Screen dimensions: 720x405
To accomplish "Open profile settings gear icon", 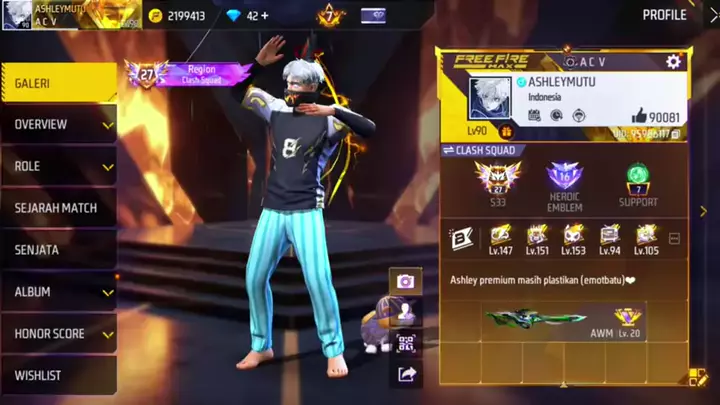I will (x=673, y=62).
